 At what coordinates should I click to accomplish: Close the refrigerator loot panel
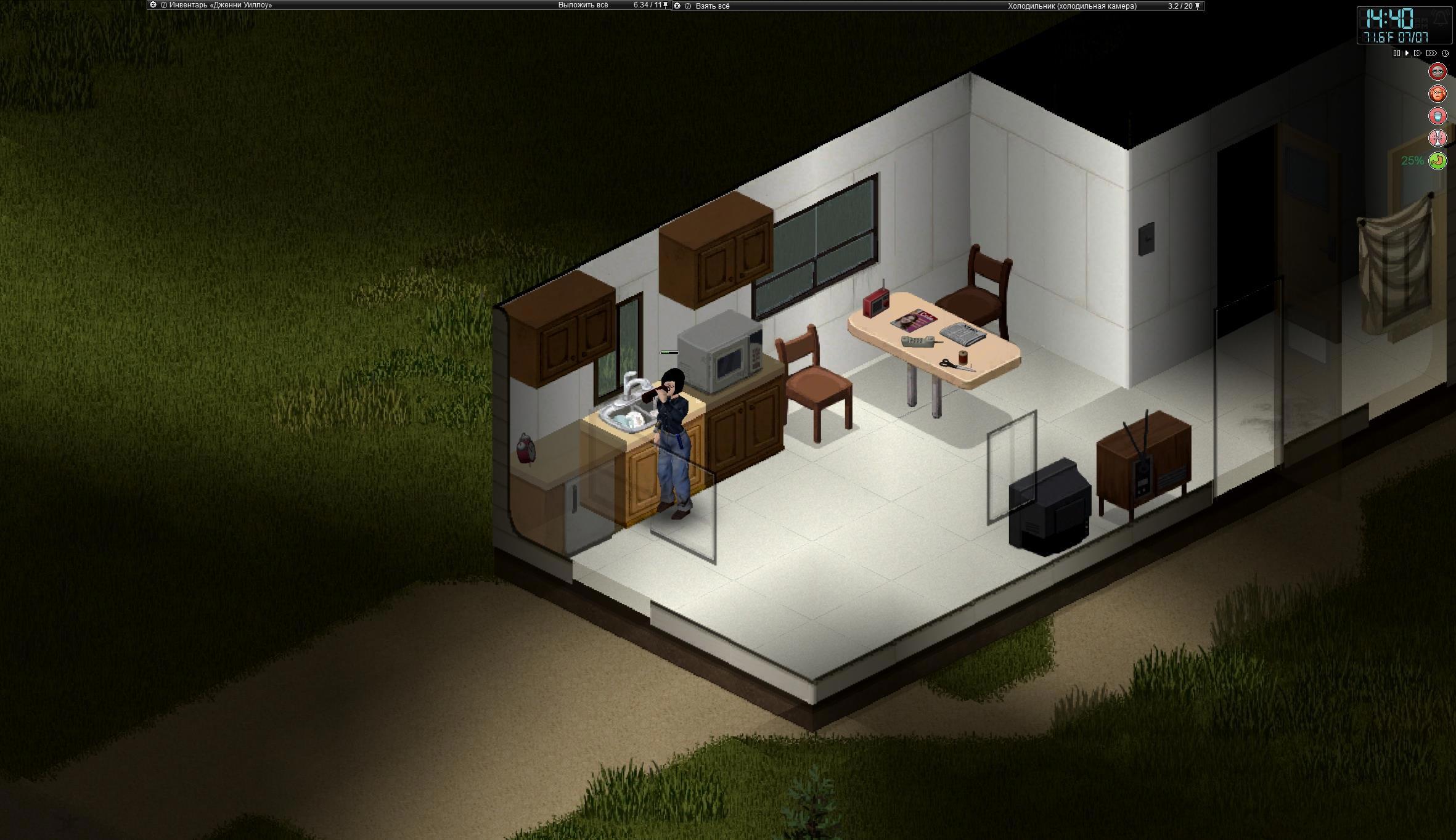pos(677,6)
